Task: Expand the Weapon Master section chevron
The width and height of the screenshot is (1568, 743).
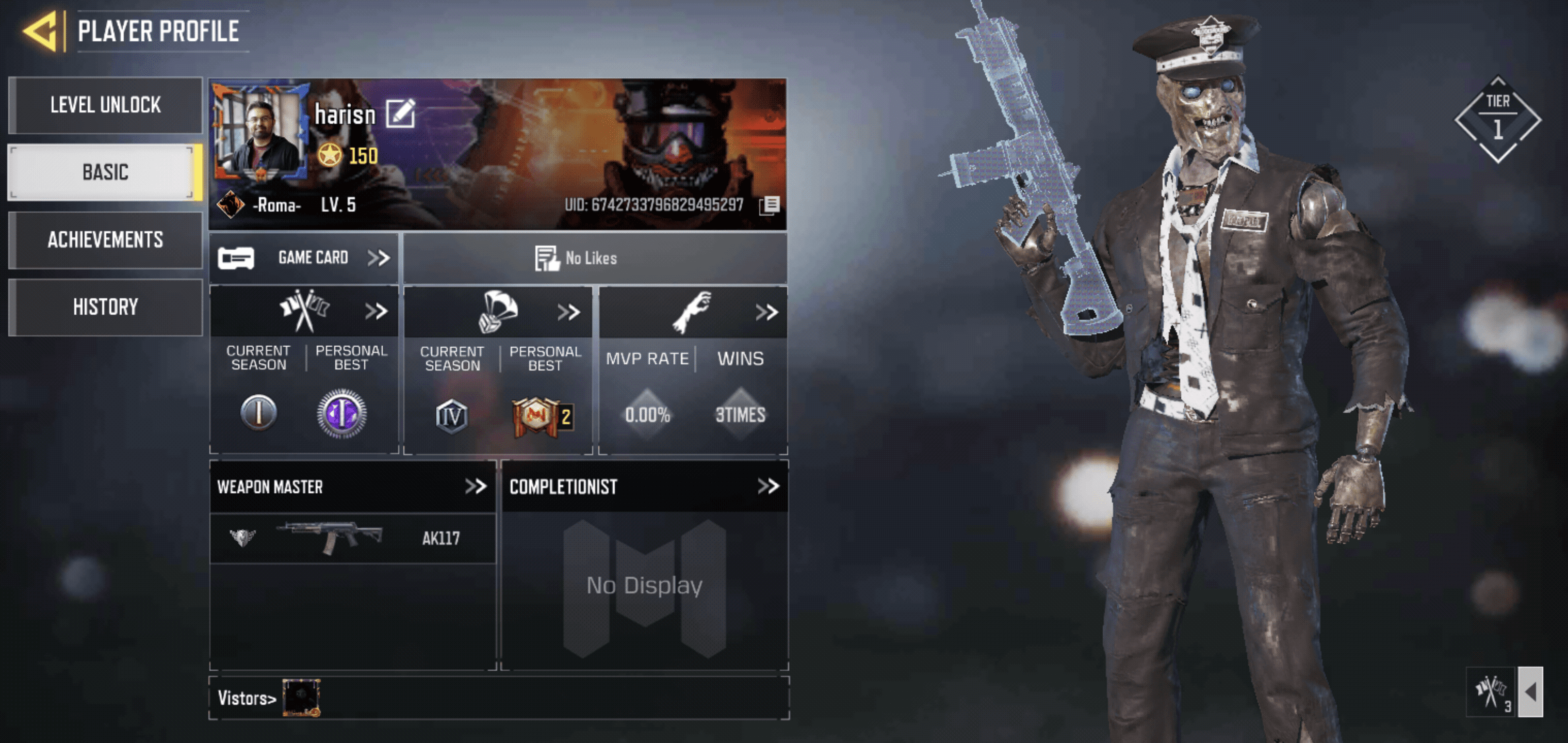Action: 477,486
